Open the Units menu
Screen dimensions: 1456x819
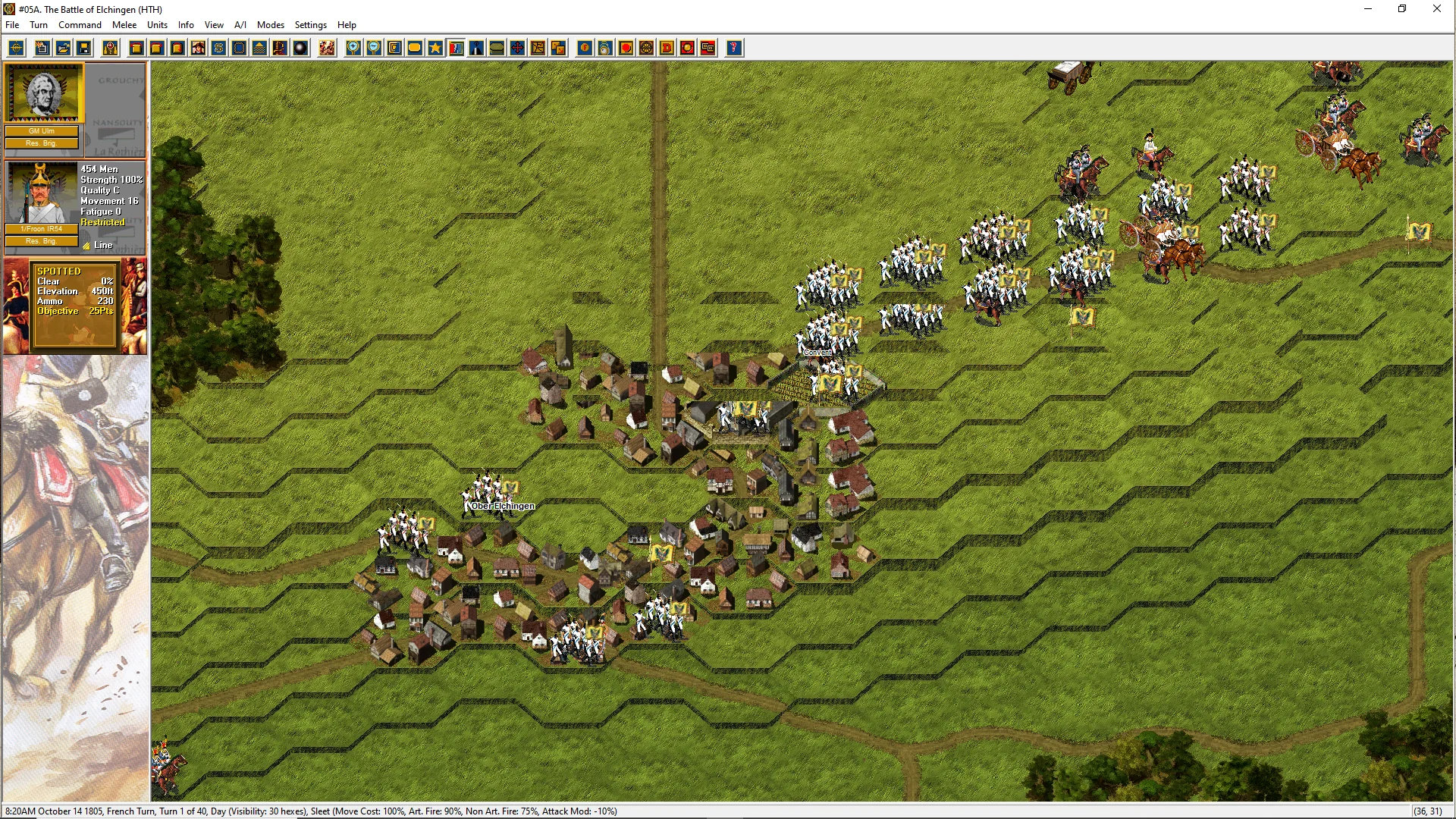point(157,25)
